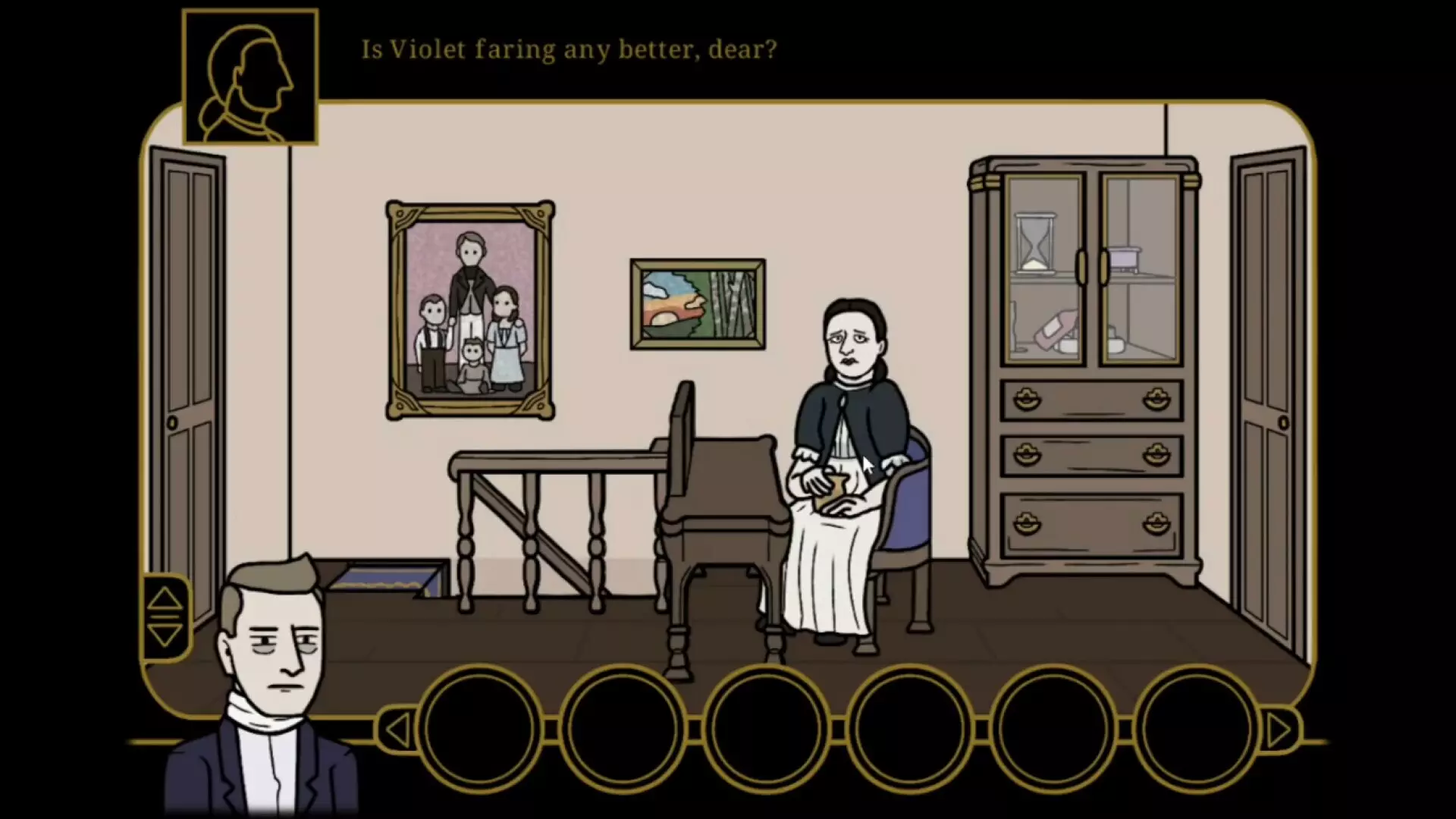Click the up triangle floor button
This screenshot has height=819, width=1456.
tap(165, 599)
